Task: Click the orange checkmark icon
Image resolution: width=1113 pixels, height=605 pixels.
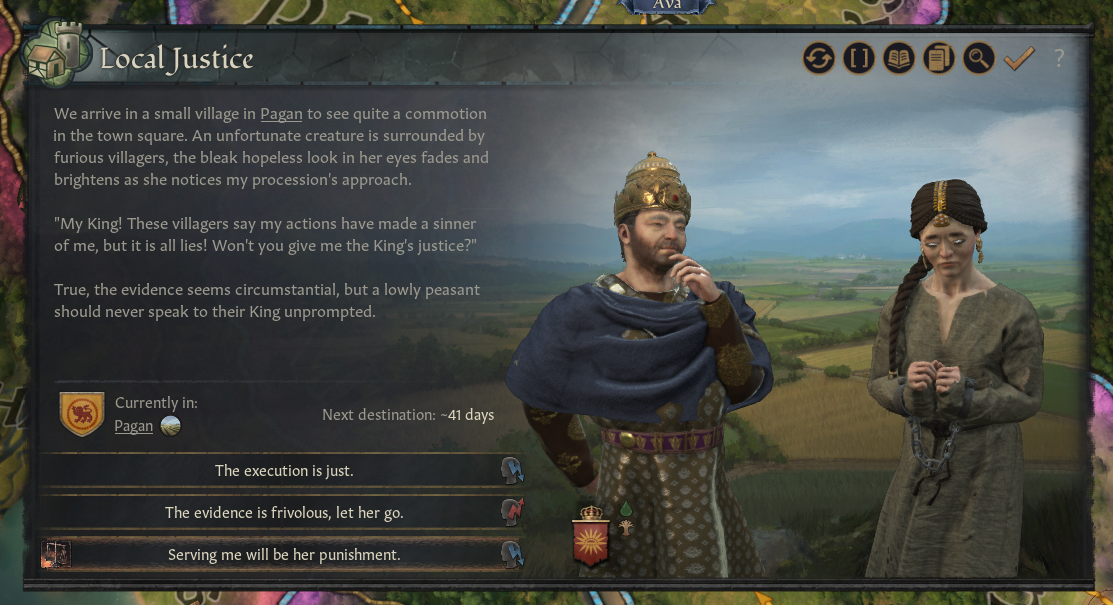Action: pos(1018,59)
